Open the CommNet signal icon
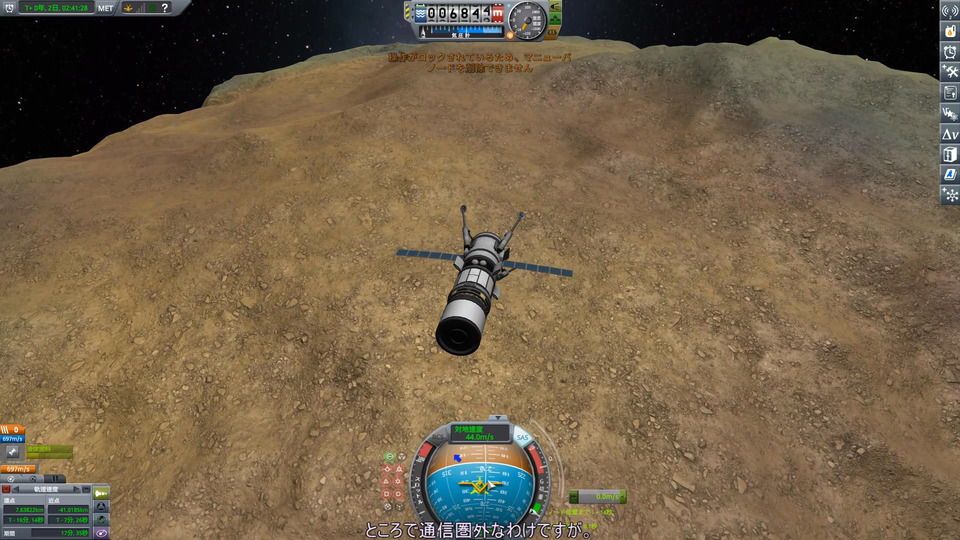960x540 pixels. (950, 11)
